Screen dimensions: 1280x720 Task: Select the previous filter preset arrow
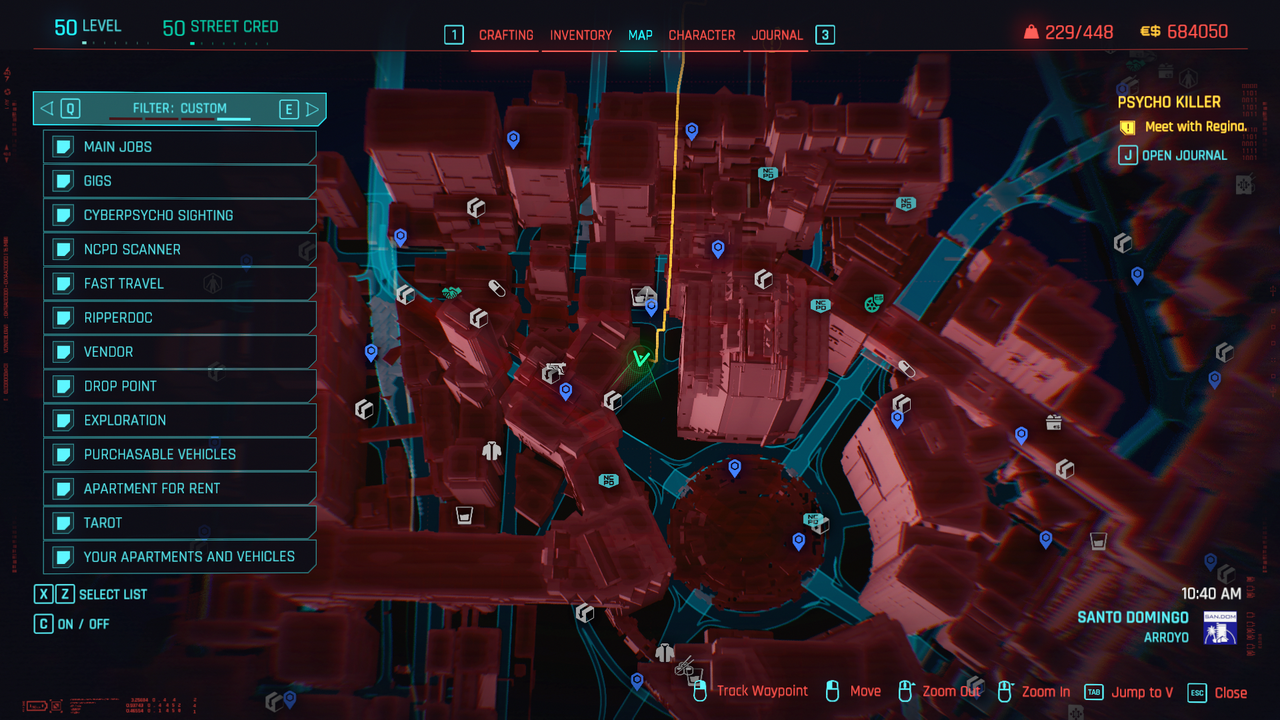coord(47,109)
